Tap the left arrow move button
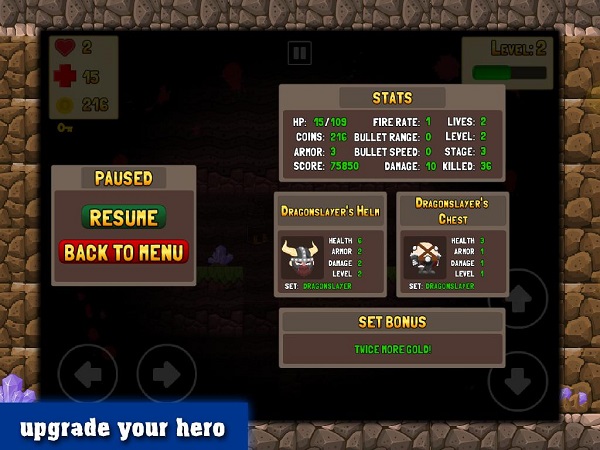The height and width of the screenshot is (450, 600). (88, 375)
